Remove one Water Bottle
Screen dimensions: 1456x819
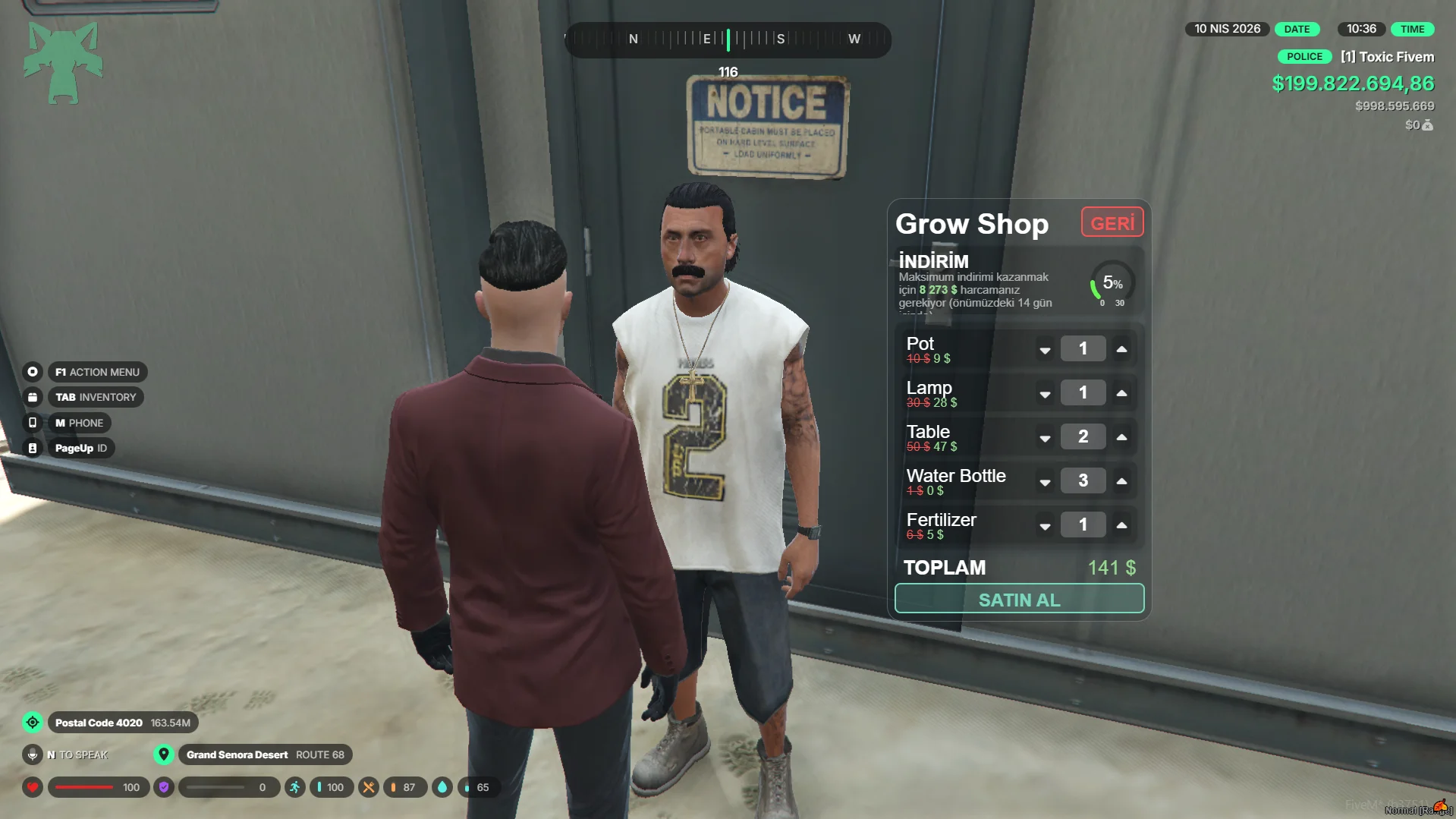pyautogui.click(x=1045, y=482)
